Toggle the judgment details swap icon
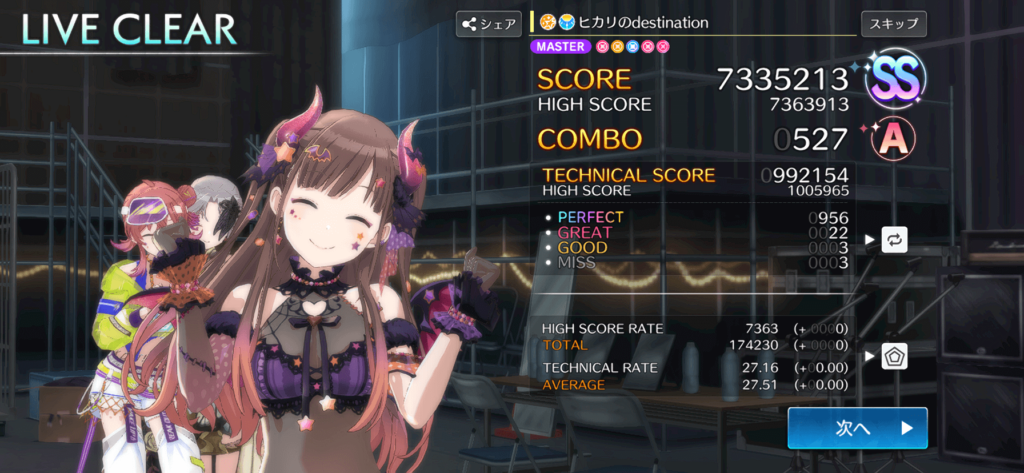The image size is (1024, 473). (x=894, y=240)
